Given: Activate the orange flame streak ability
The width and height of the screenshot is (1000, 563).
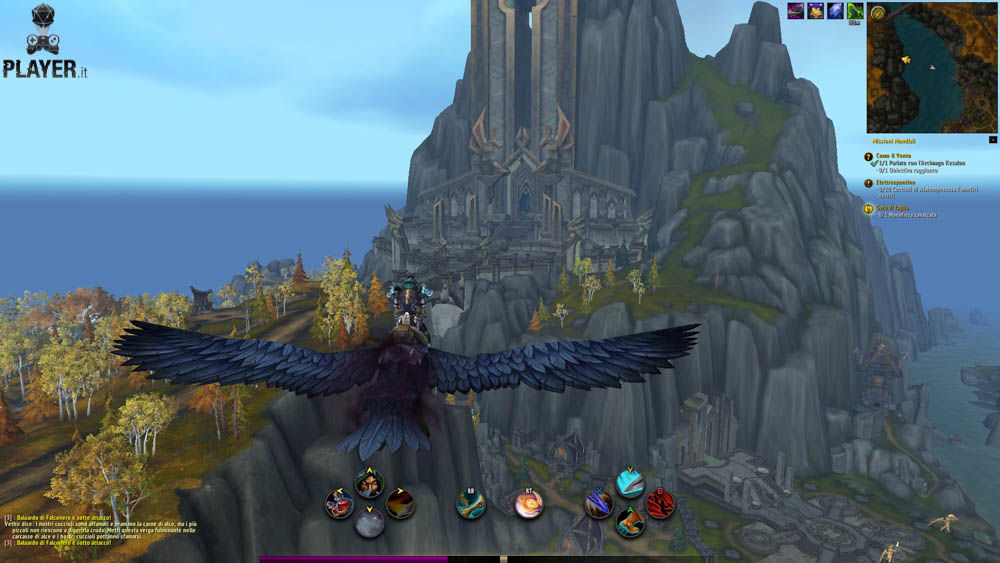Looking at the screenshot, I should 400,503.
